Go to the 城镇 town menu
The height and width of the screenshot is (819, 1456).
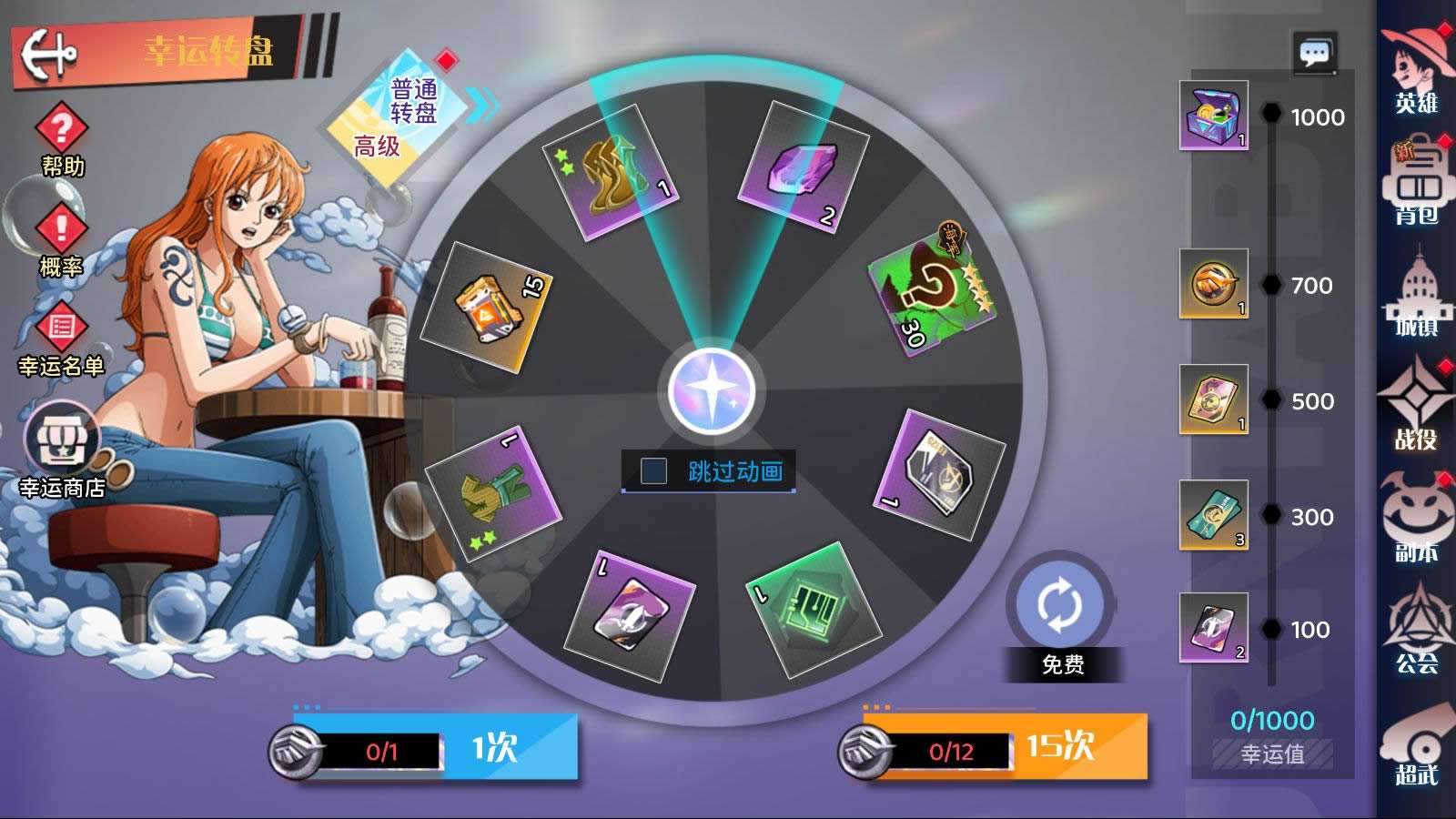coord(1416,298)
